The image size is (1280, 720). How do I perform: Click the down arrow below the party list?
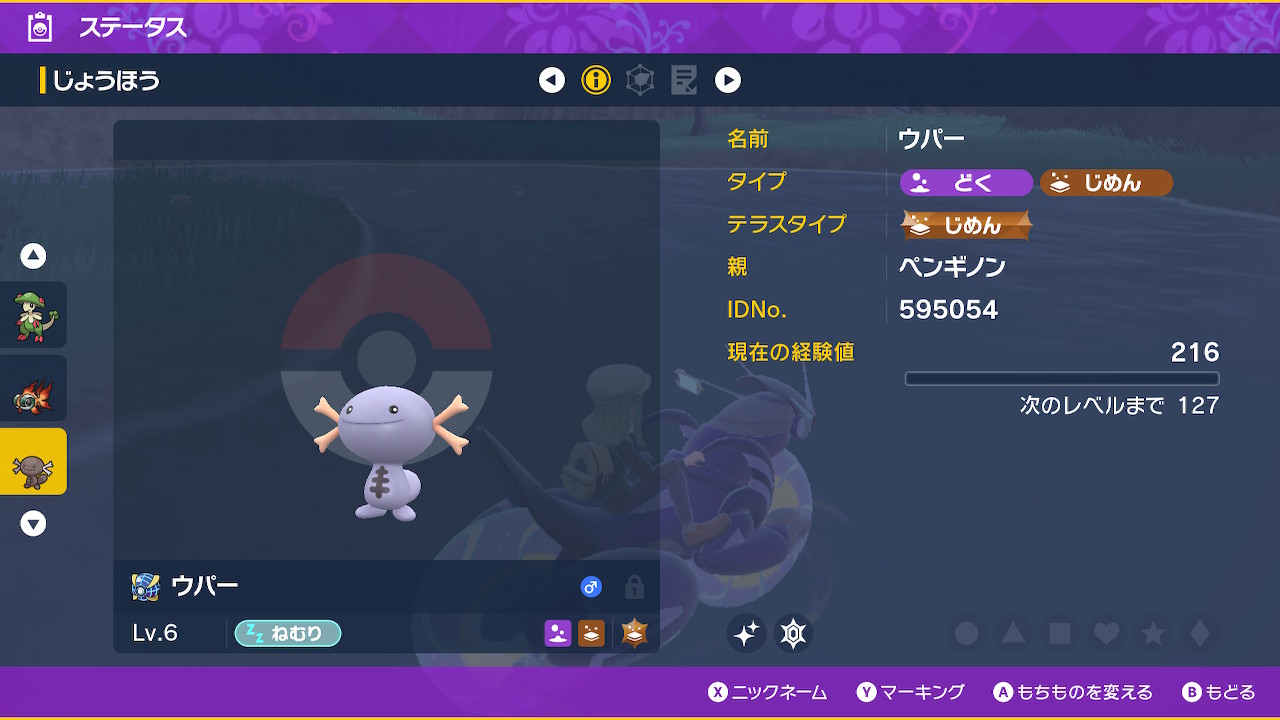[33, 523]
